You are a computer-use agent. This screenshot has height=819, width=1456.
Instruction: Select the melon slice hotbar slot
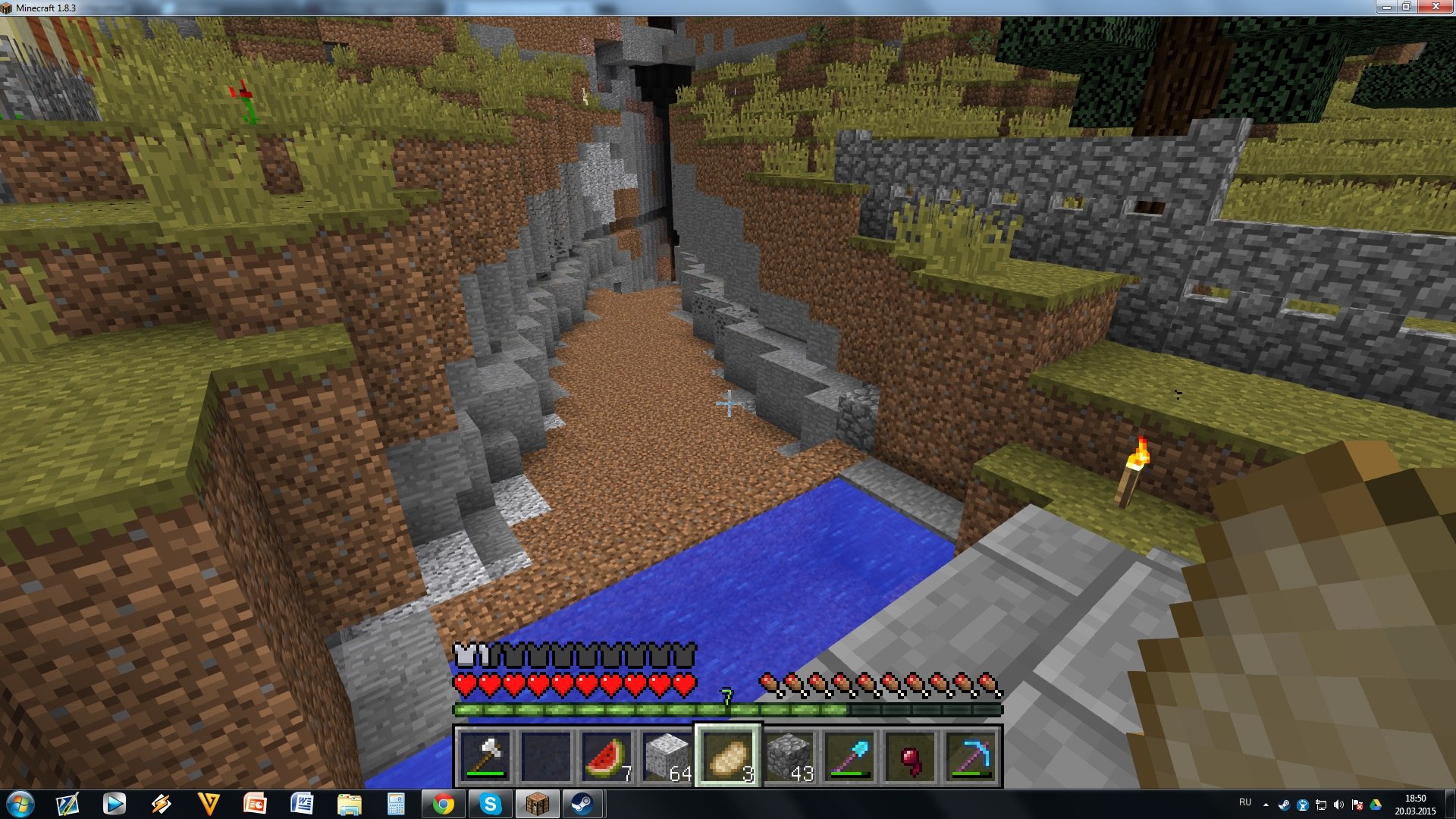click(607, 756)
